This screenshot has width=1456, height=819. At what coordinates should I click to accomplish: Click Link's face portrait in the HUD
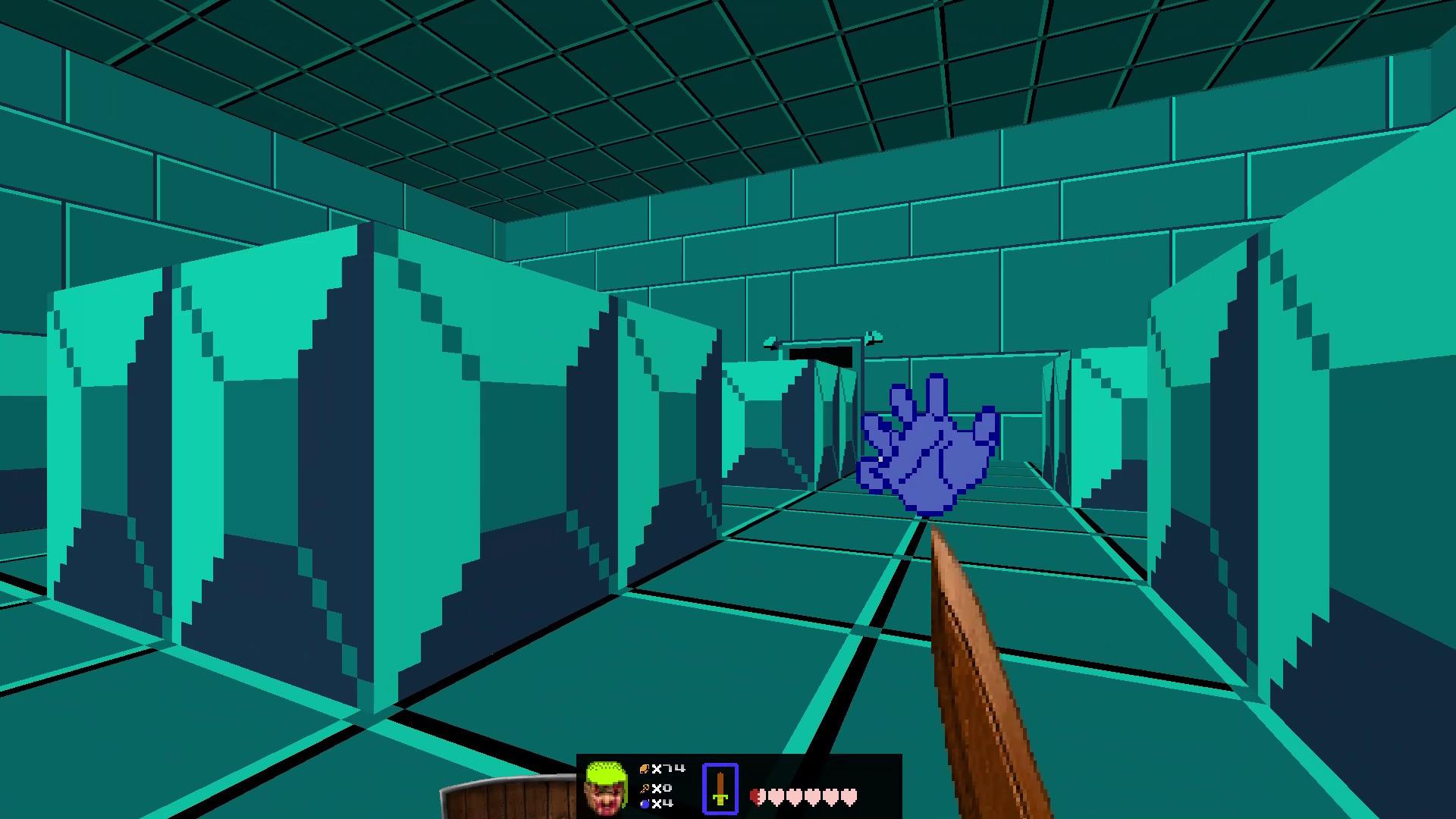pyautogui.click(x=607, y=787)
